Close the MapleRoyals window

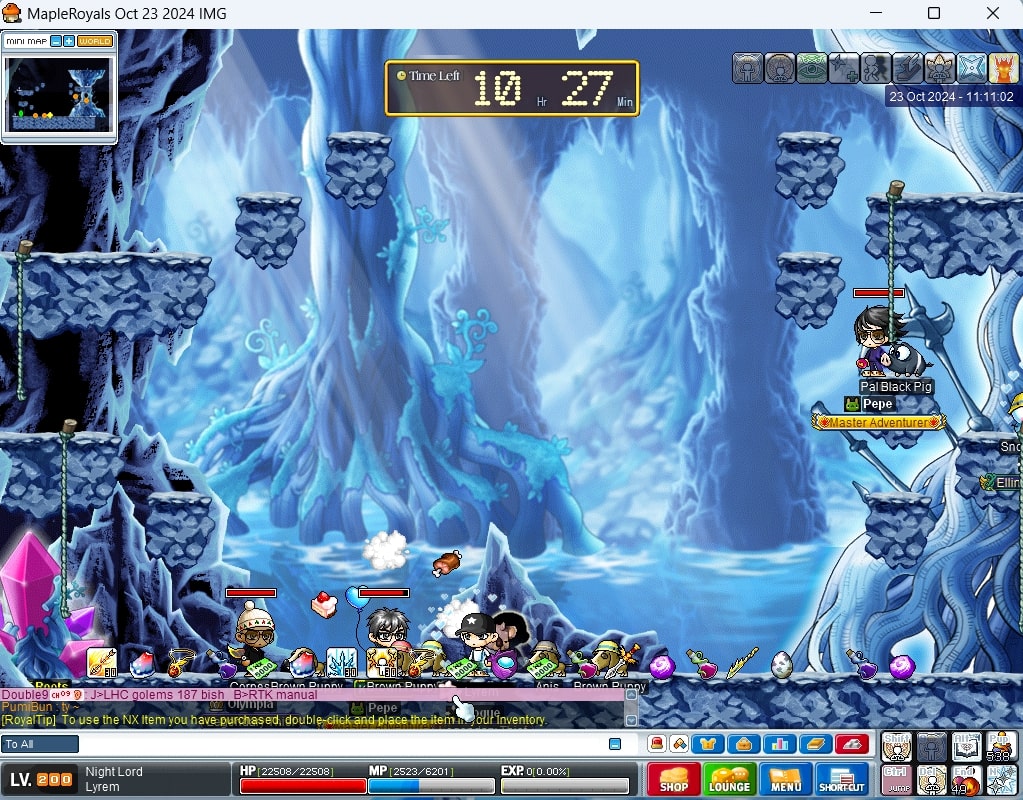[993, 13]
